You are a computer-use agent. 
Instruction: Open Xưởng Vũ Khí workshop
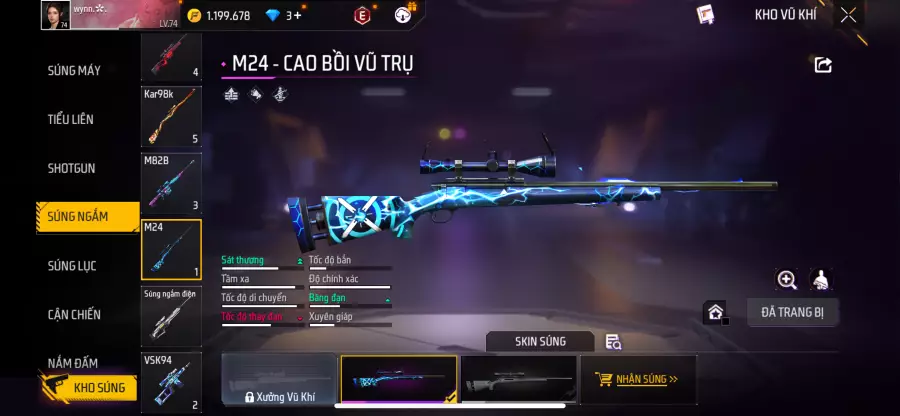pyautogui.click(x=278, y=380)
